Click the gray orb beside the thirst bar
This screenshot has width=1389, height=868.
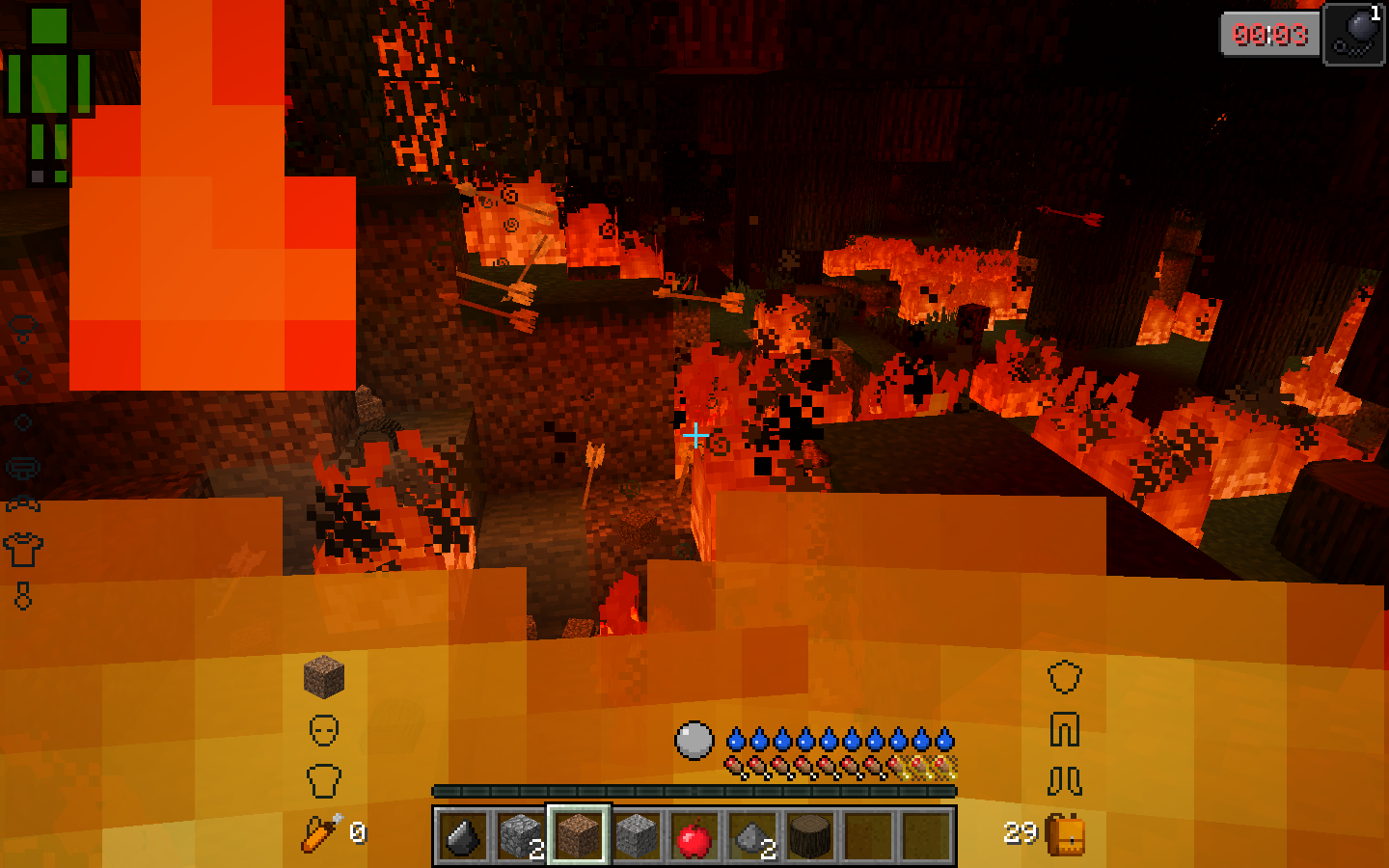[x=693, y=741]
